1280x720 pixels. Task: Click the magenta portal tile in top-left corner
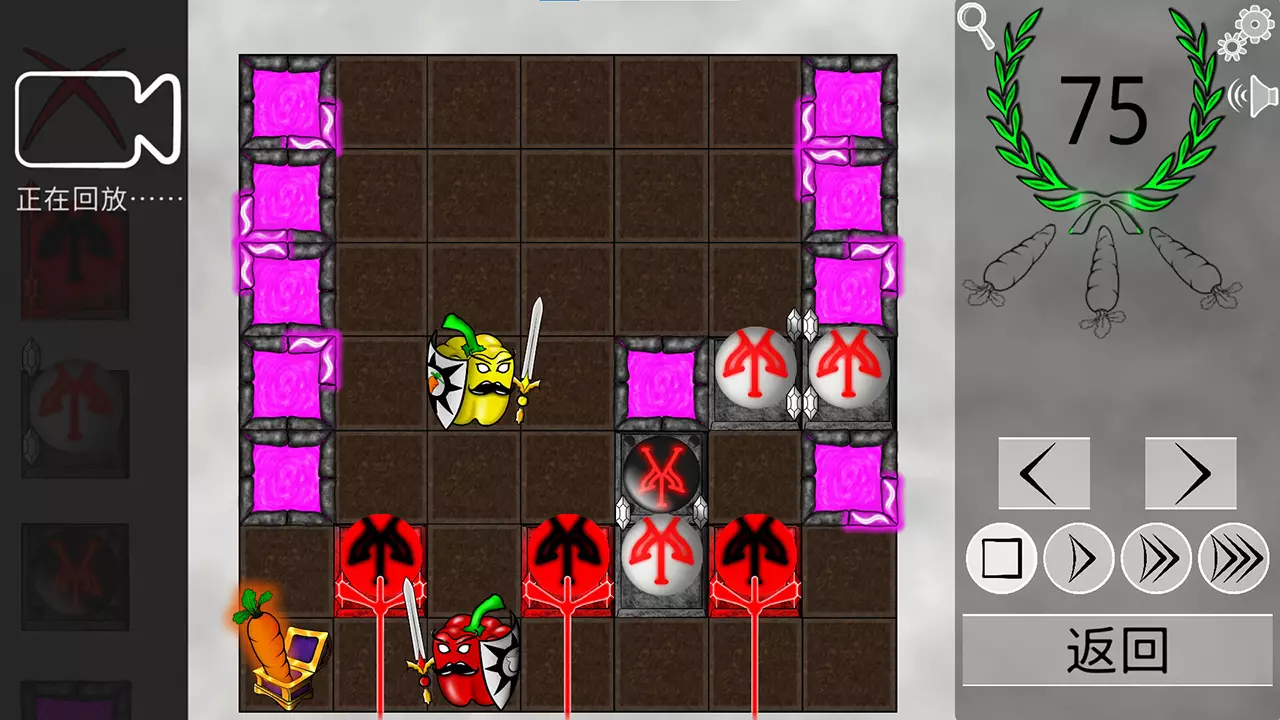click(x=287, y=100)
